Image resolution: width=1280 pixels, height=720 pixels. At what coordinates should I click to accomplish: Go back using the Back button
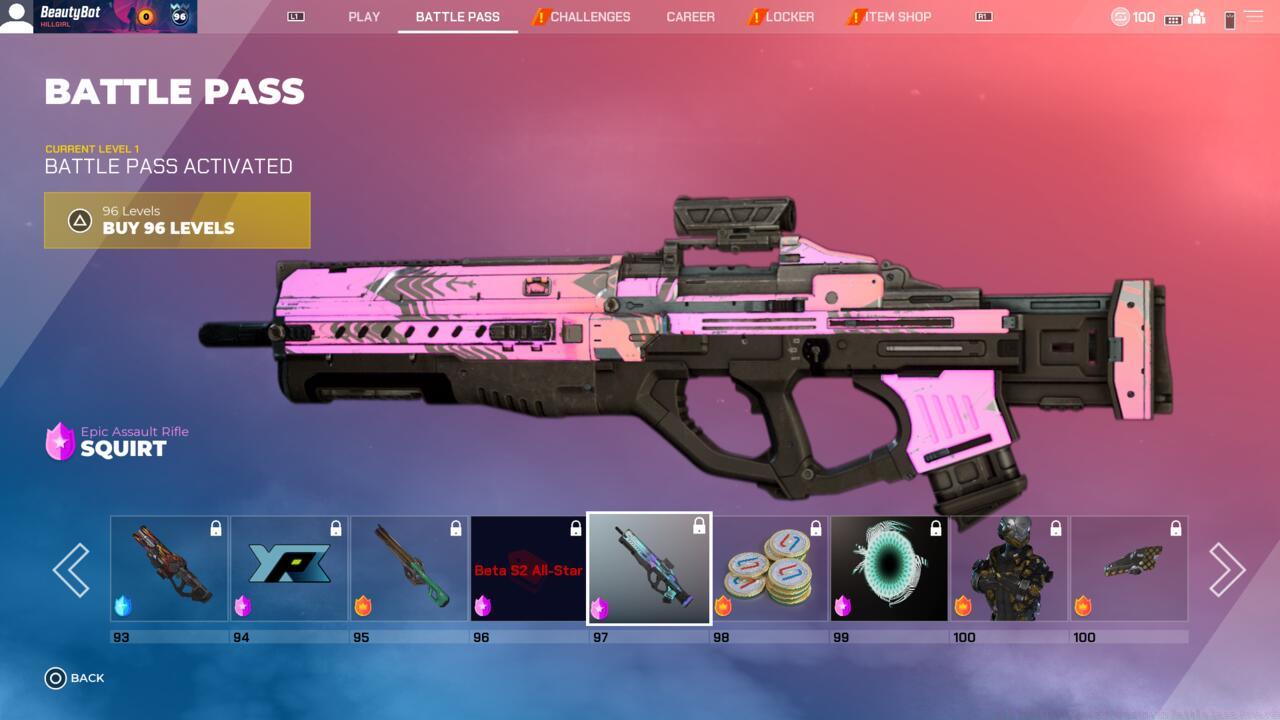point(75,678)
